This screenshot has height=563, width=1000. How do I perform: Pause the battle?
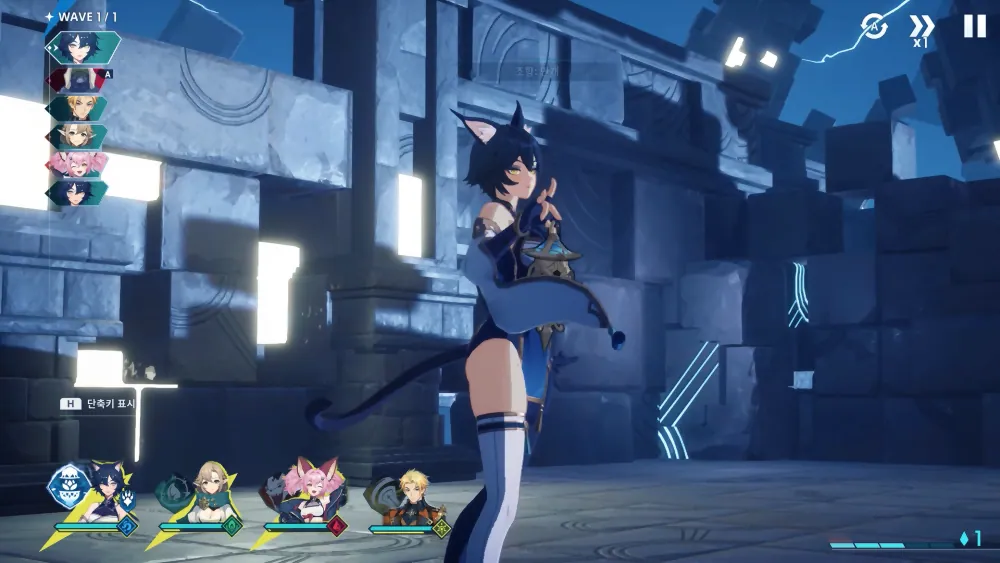(974, 27)
